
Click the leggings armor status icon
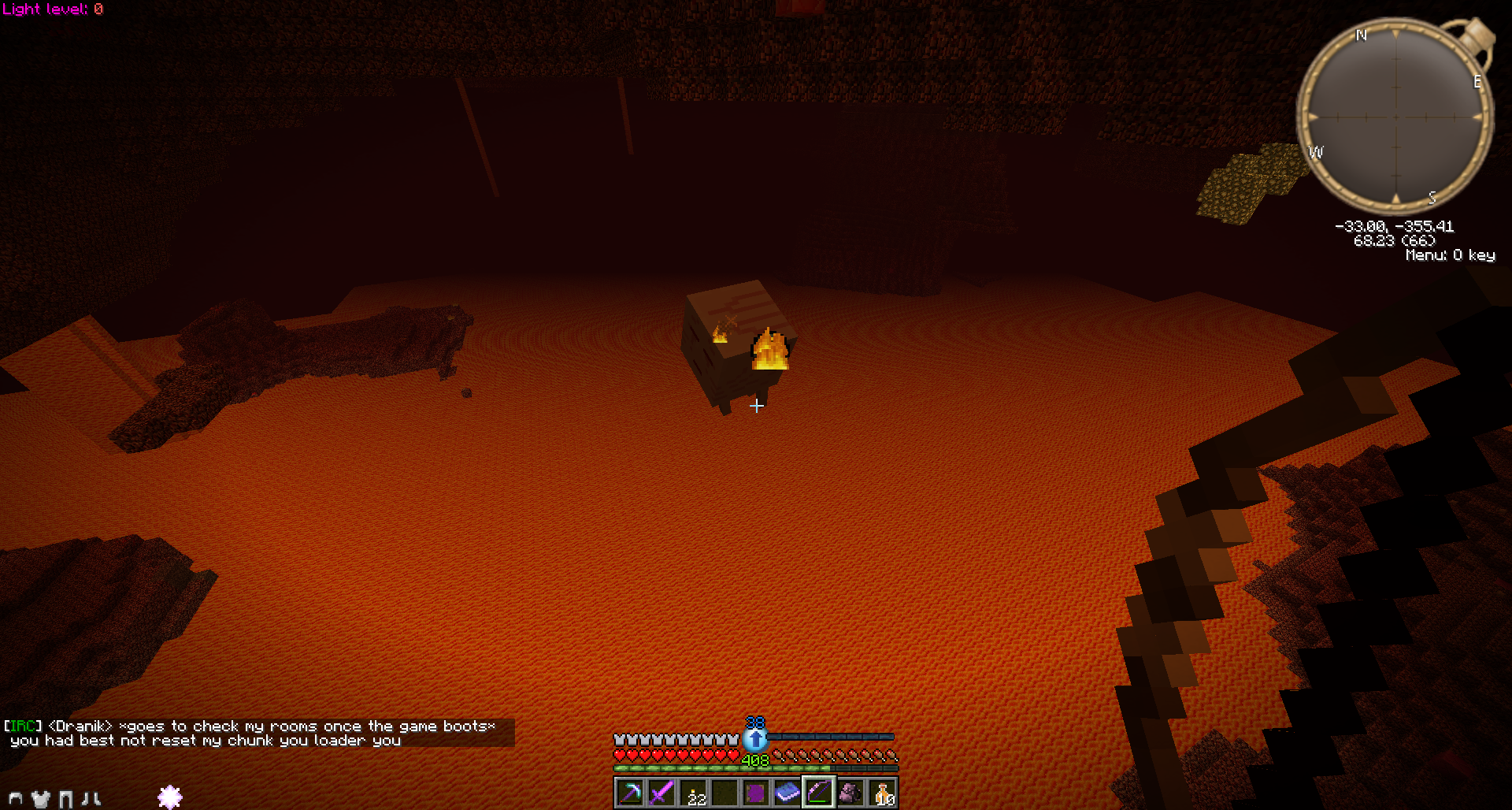[66, 799]
